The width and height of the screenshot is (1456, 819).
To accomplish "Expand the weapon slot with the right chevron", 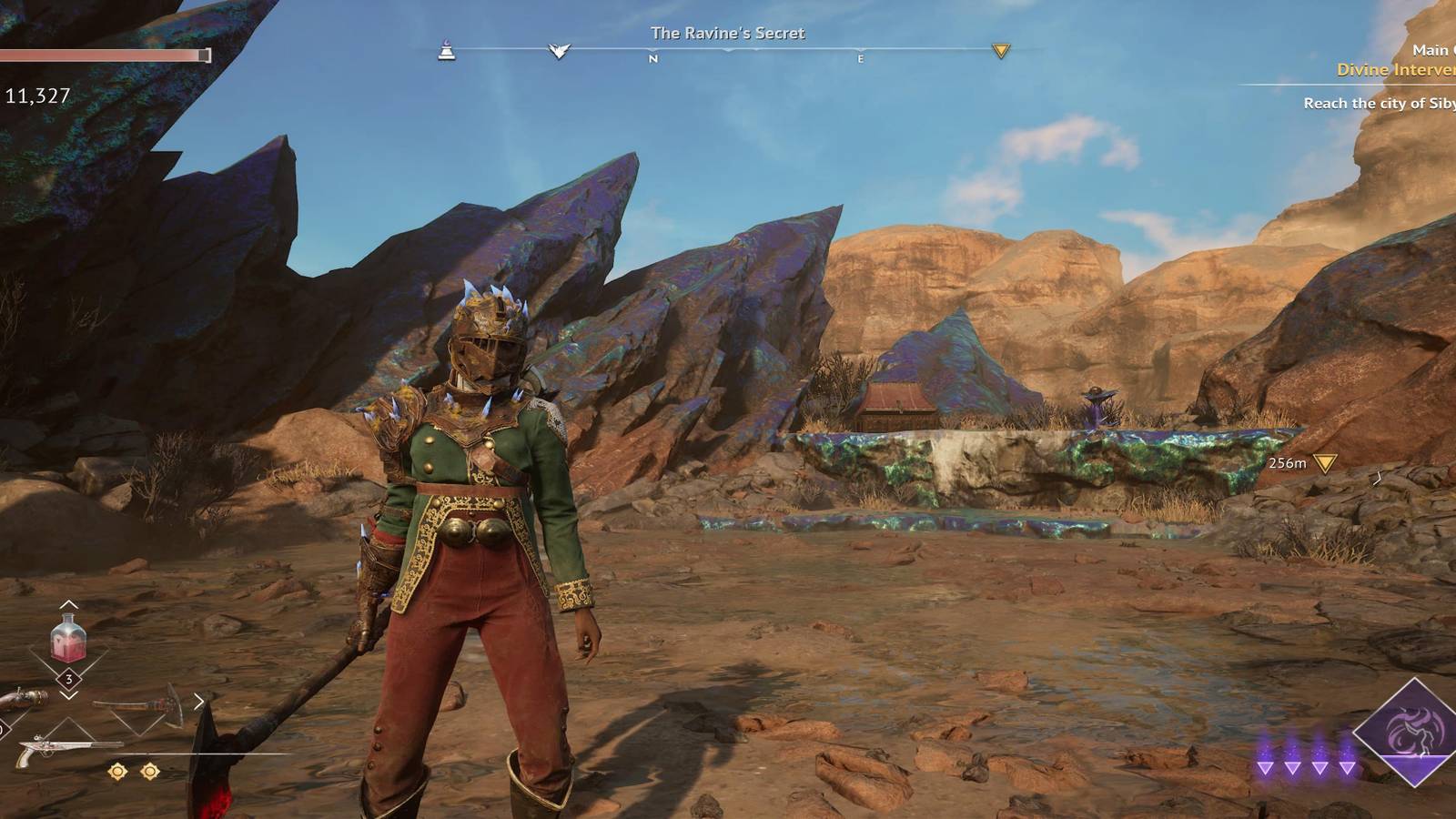I will 198,700.
